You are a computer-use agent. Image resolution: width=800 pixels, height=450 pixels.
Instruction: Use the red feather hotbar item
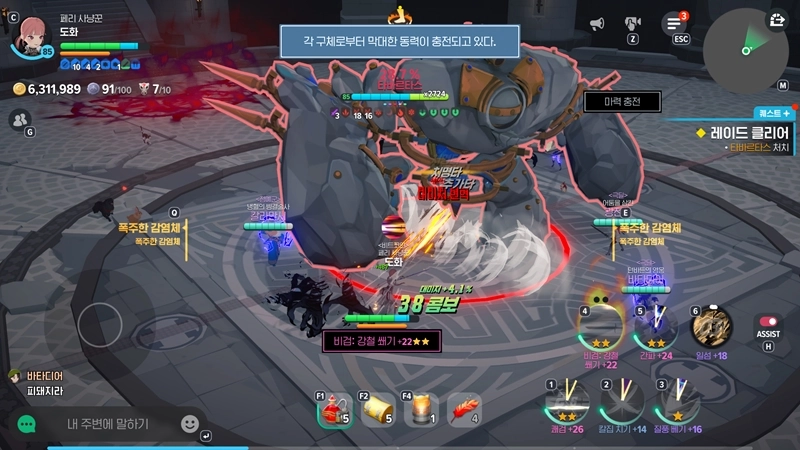(x=463, y=411)
